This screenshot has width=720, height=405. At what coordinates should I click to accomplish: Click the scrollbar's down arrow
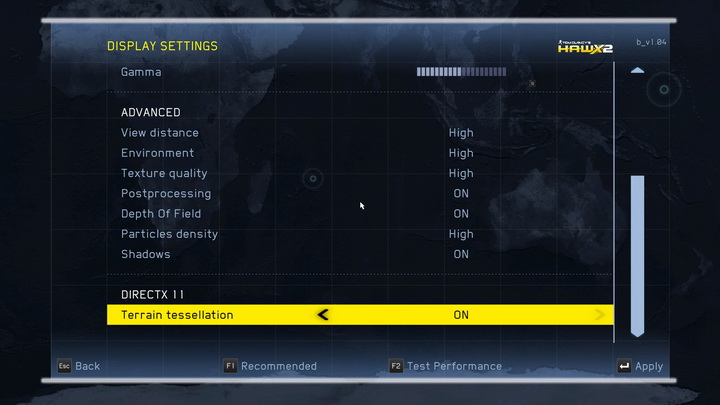(637, 332)
